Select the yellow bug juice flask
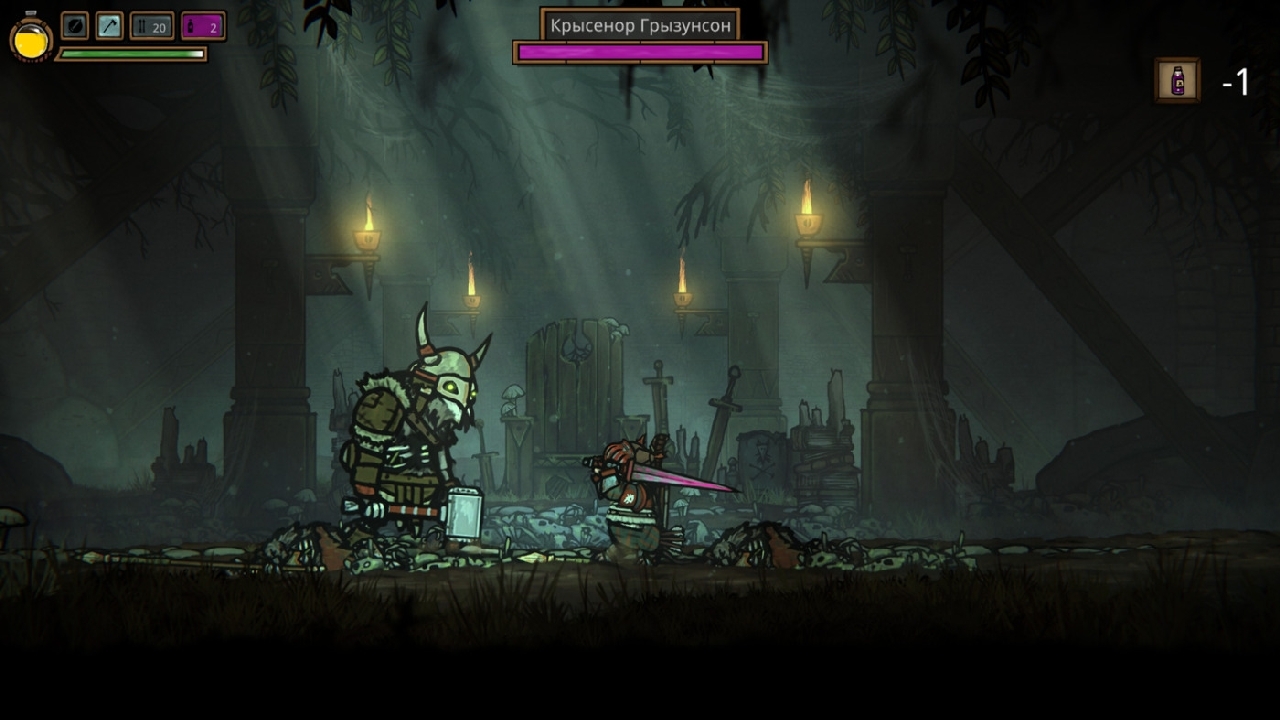 pos(31,39)
